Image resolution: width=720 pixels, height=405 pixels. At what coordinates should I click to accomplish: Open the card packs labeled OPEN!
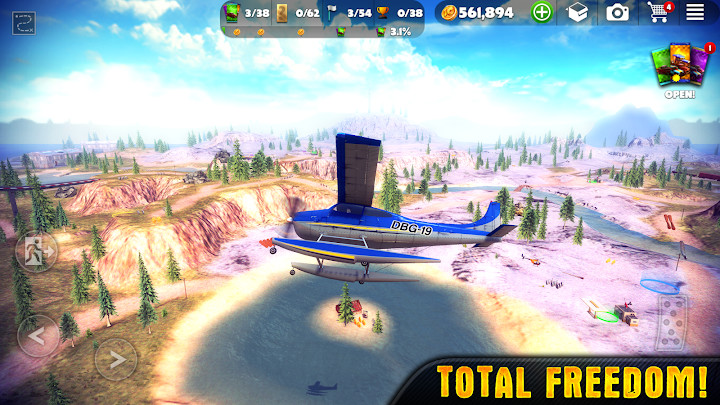click(x=680, y=68)
